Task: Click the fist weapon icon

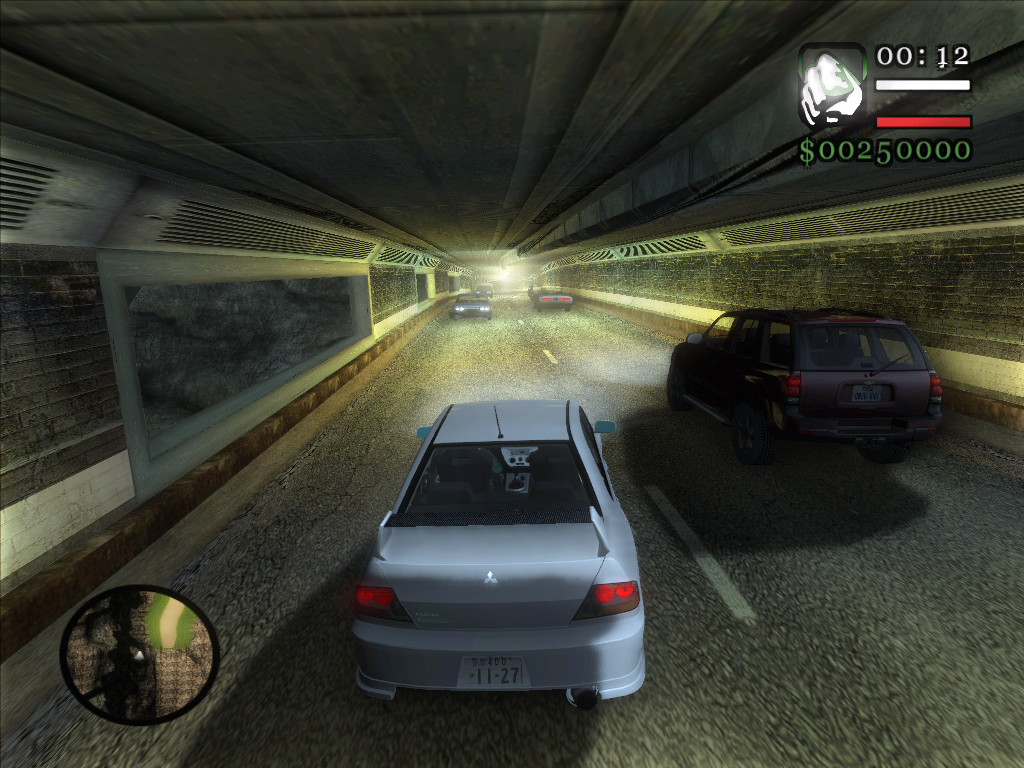Action: click(x=832, y=85)
